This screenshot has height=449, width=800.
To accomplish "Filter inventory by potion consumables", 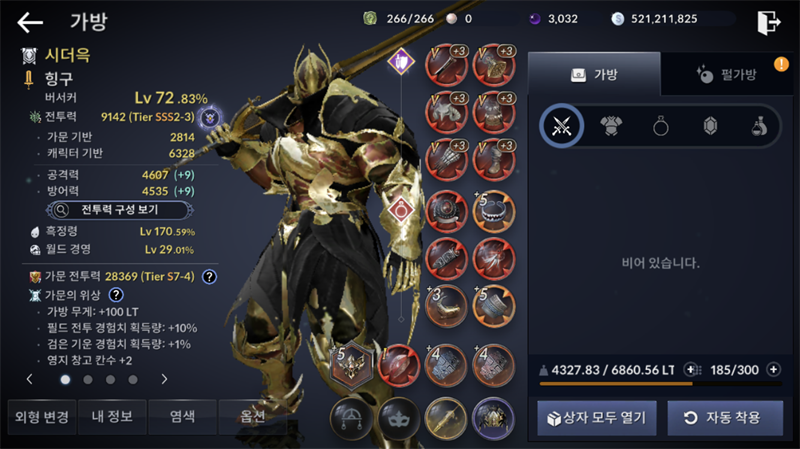I will click(759, 126).
